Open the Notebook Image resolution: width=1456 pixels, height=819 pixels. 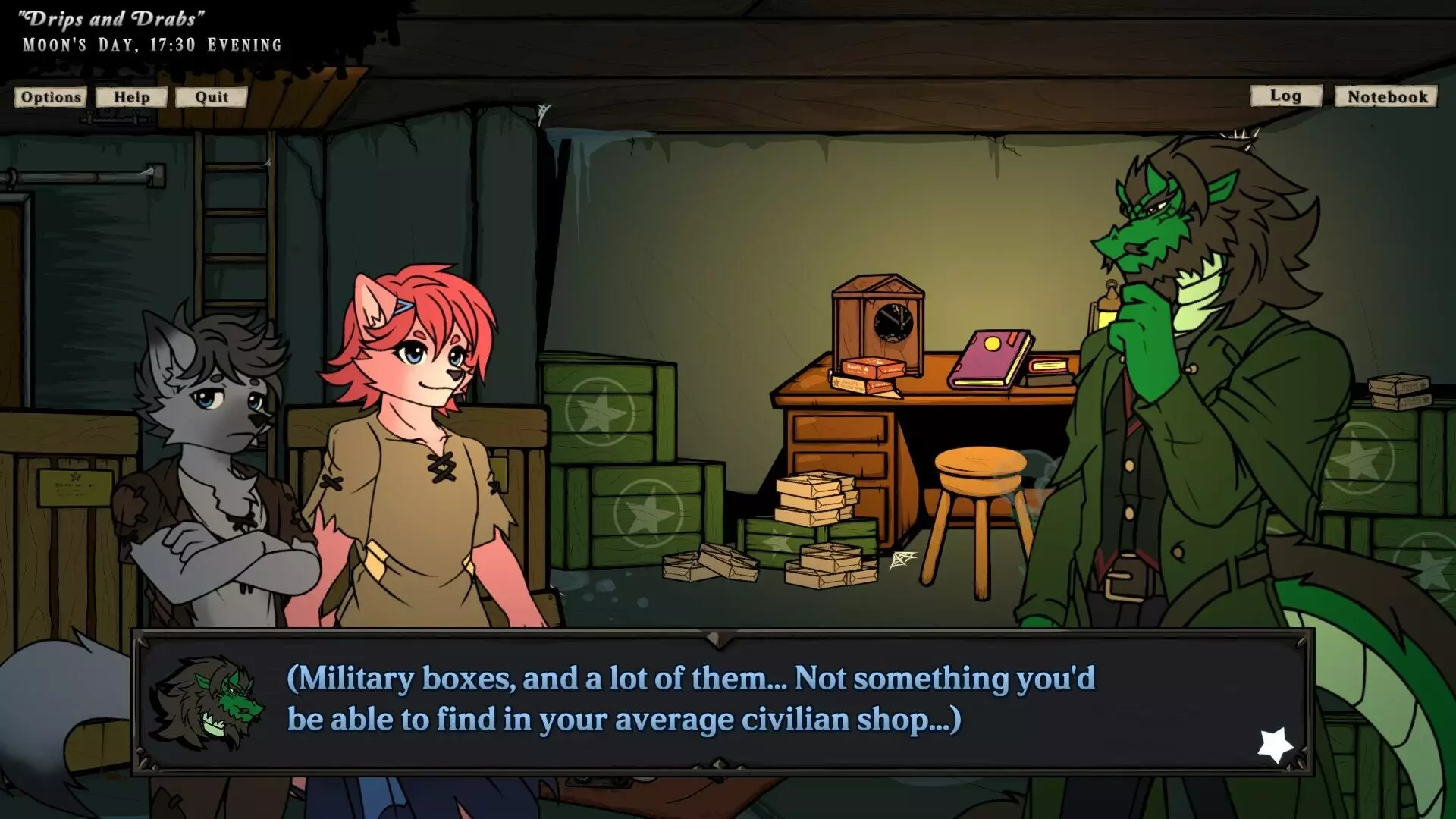[x=1385, y=96]
